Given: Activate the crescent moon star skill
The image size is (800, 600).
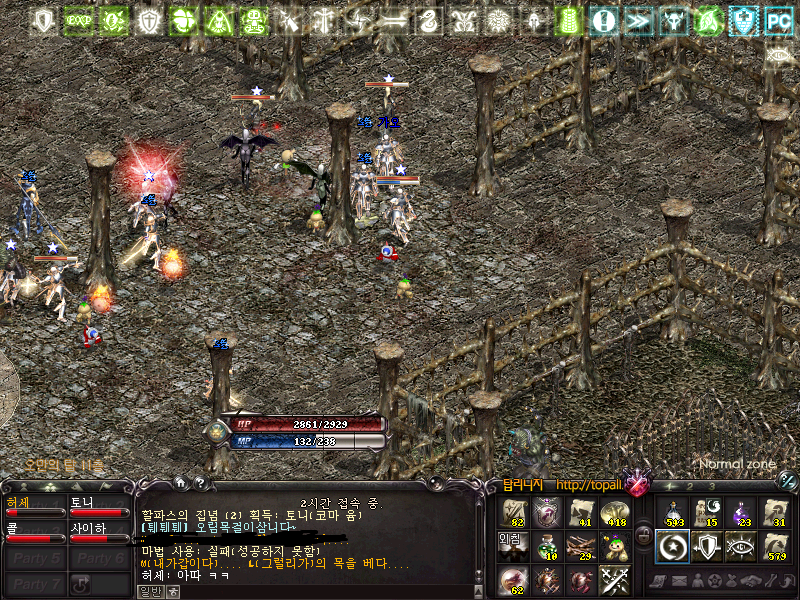Looking at the screenshot, I should [x=673, y=547].
